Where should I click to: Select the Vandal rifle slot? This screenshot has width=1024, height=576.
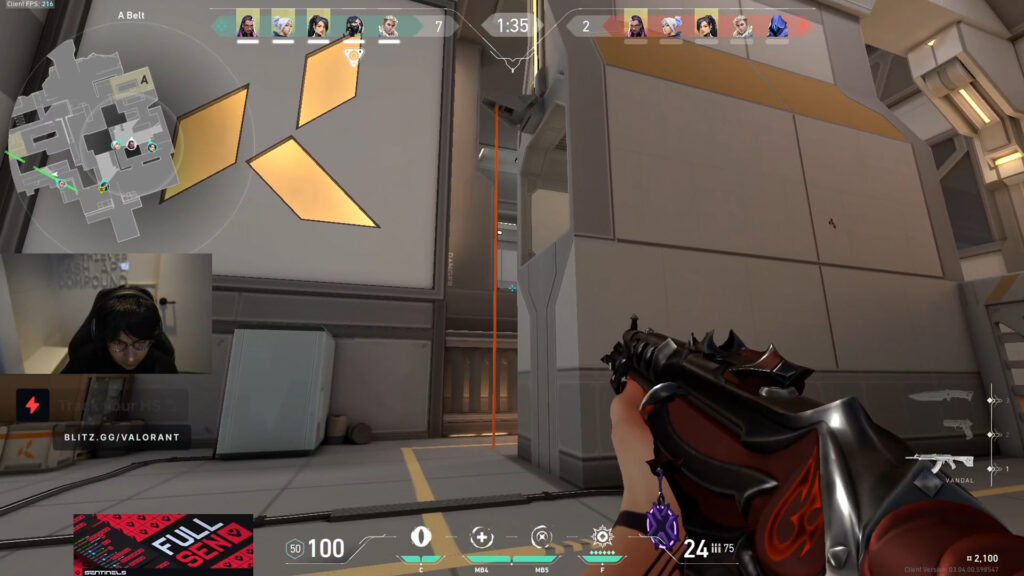click(x=938, y=463)
